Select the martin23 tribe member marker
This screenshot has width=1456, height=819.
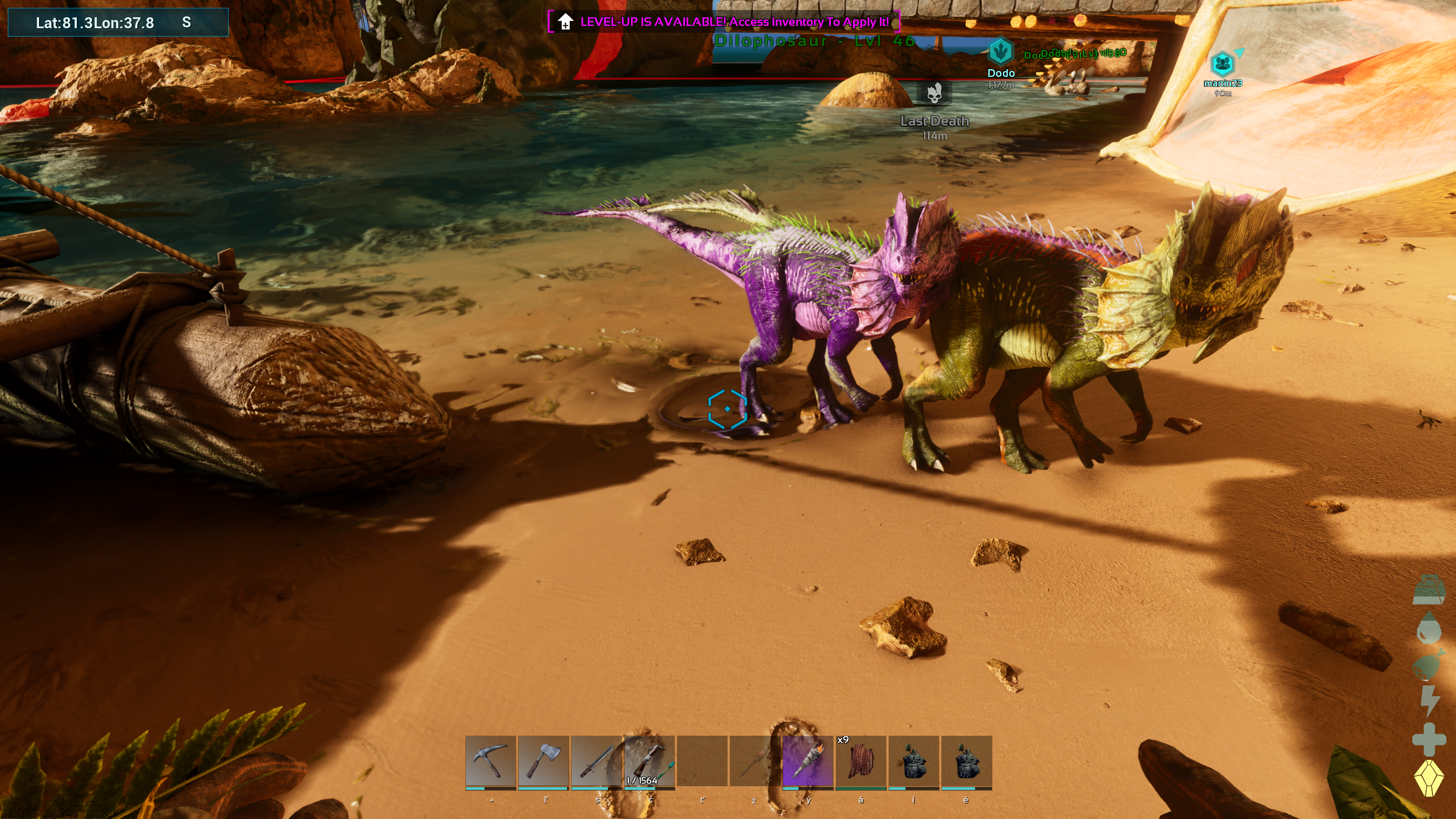tap(1222, 64)
